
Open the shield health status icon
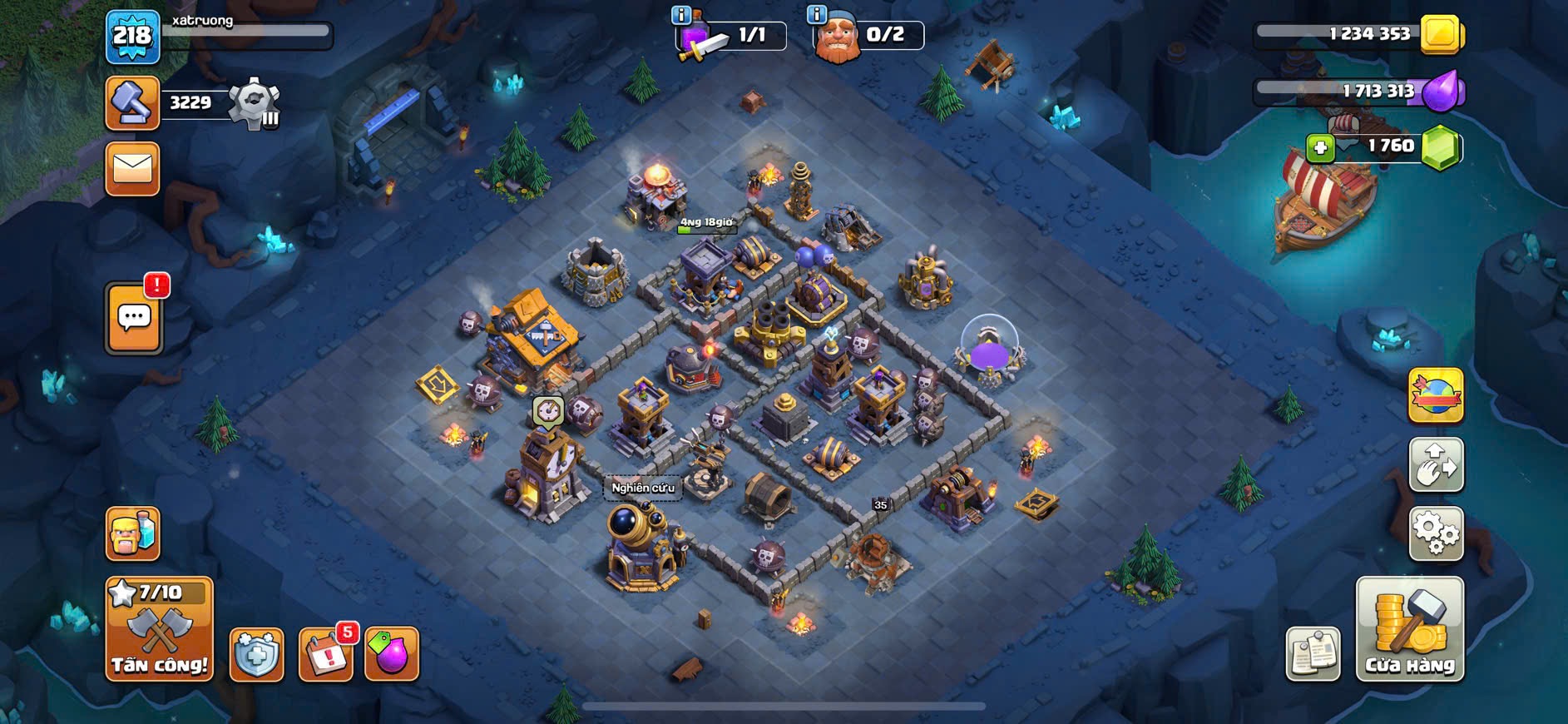(x=256, y=655)
